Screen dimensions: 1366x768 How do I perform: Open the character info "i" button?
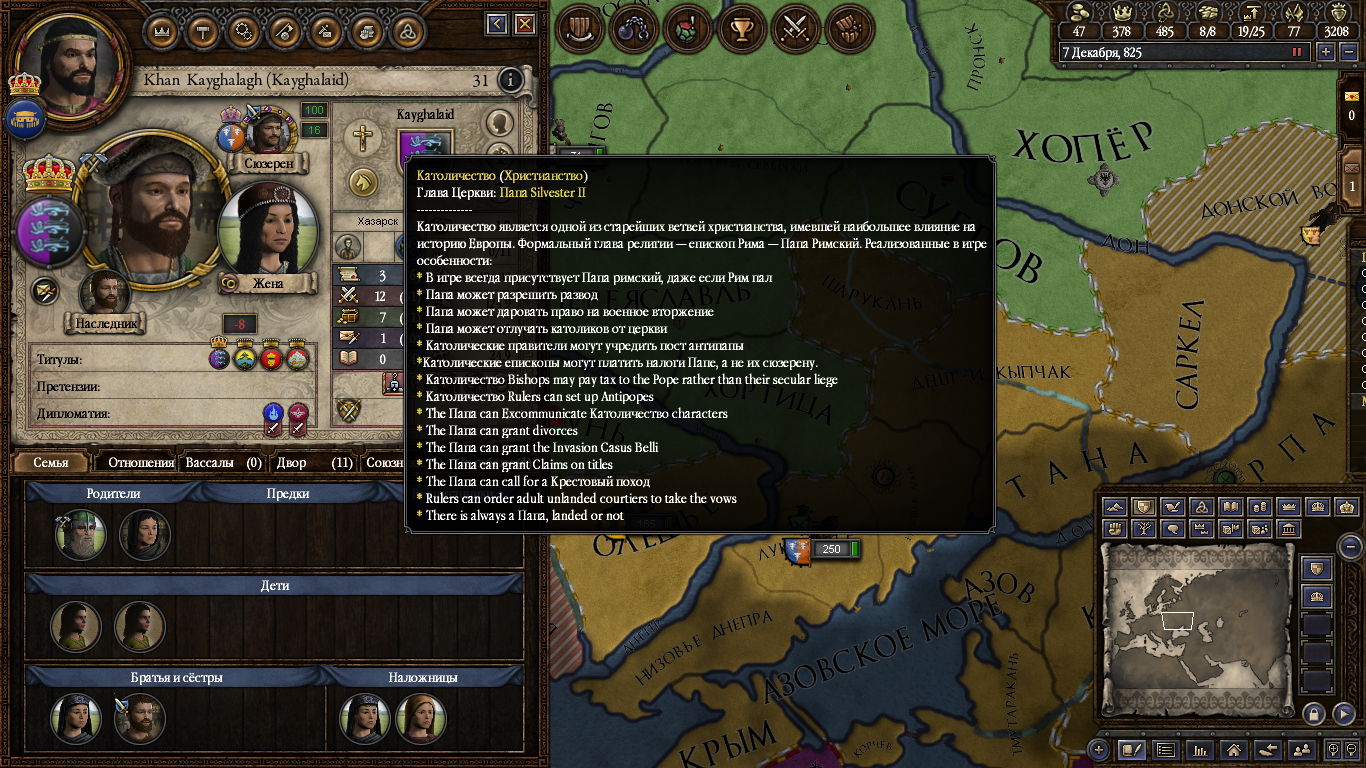coord(510,80)
